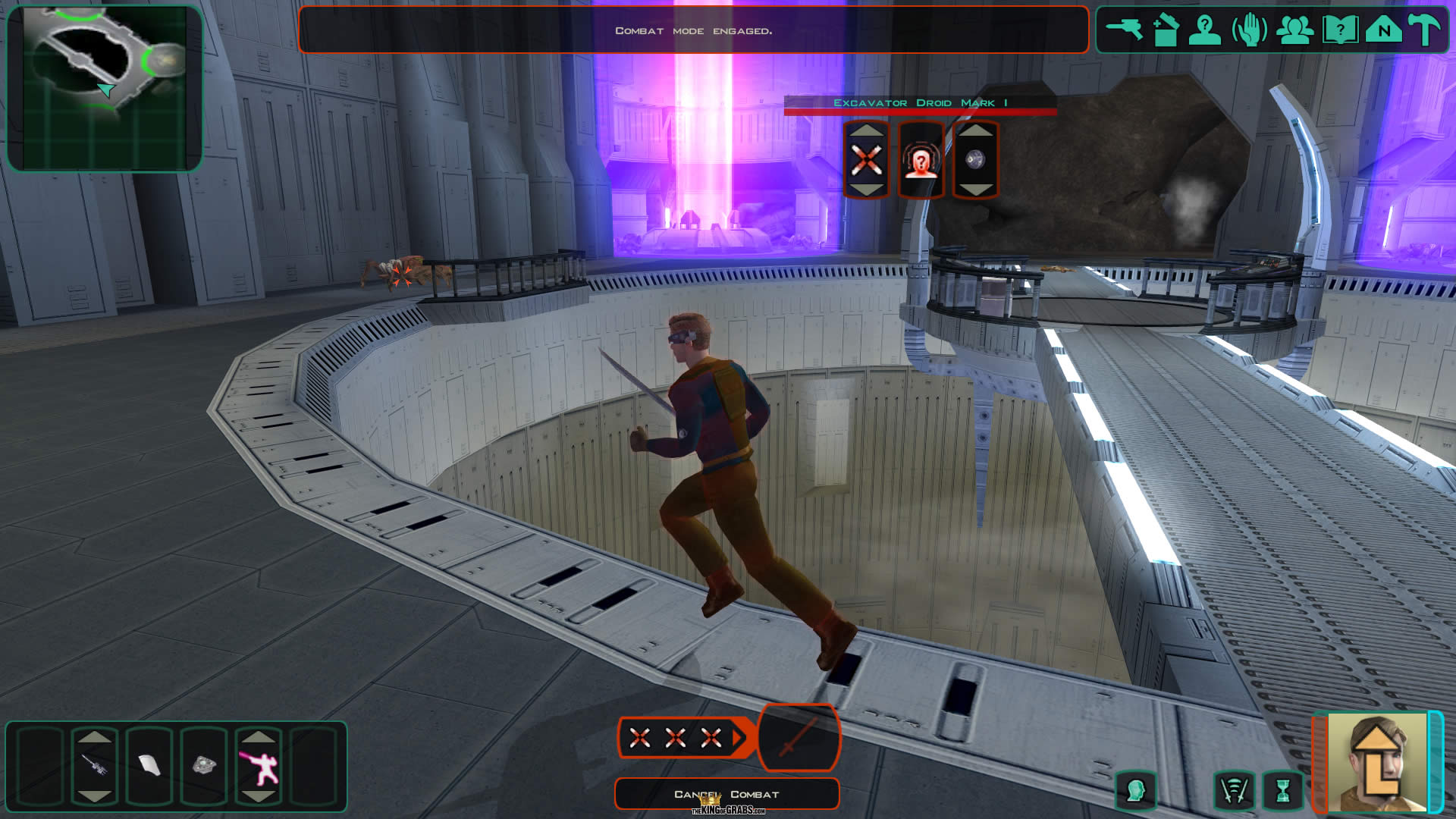This screenshot has width=1456, height=819.
Task: Open the options menu with the hammer icon
Action: tap(1425, 30)
